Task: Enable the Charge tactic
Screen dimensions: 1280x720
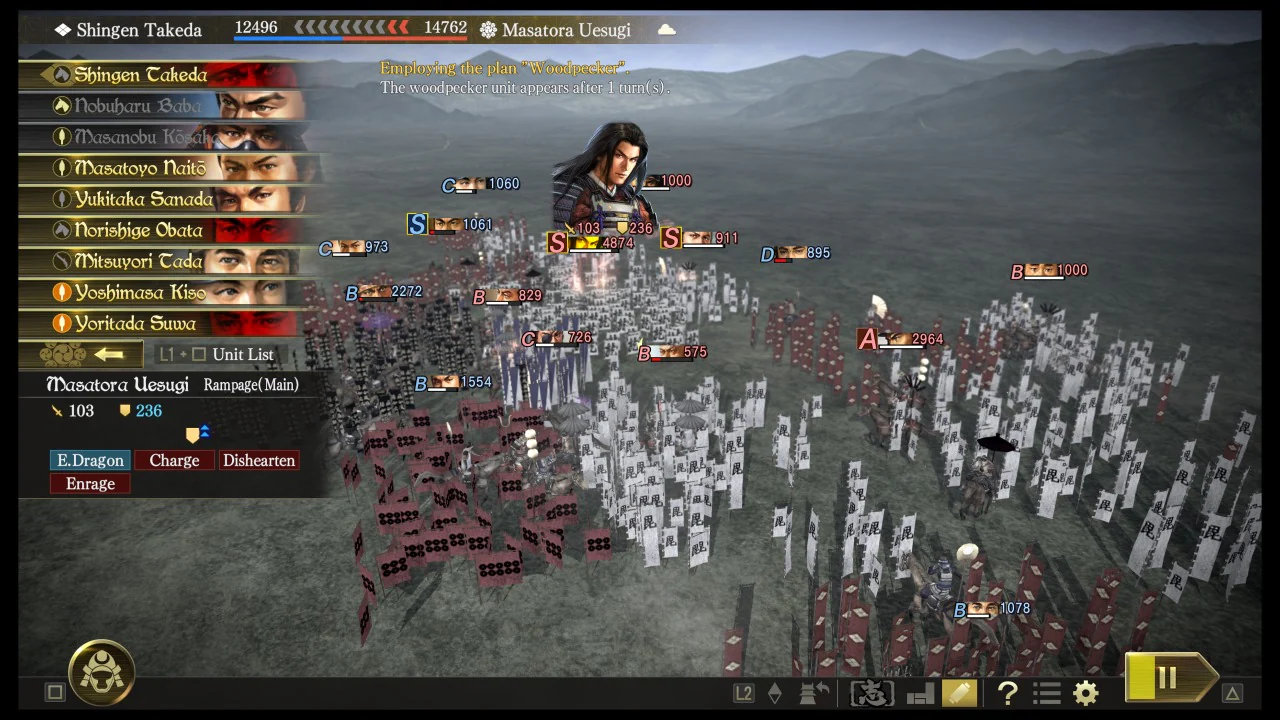Action: click(174, 460)
